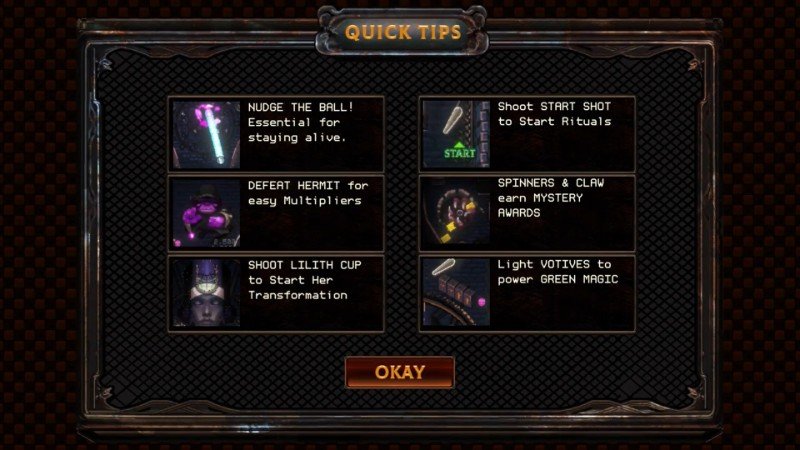Image resolution: width=800 pixels, height=450 pixels.
Task: Select the NUDGE THE BALL tip
Action: click(x=276, y=134)
